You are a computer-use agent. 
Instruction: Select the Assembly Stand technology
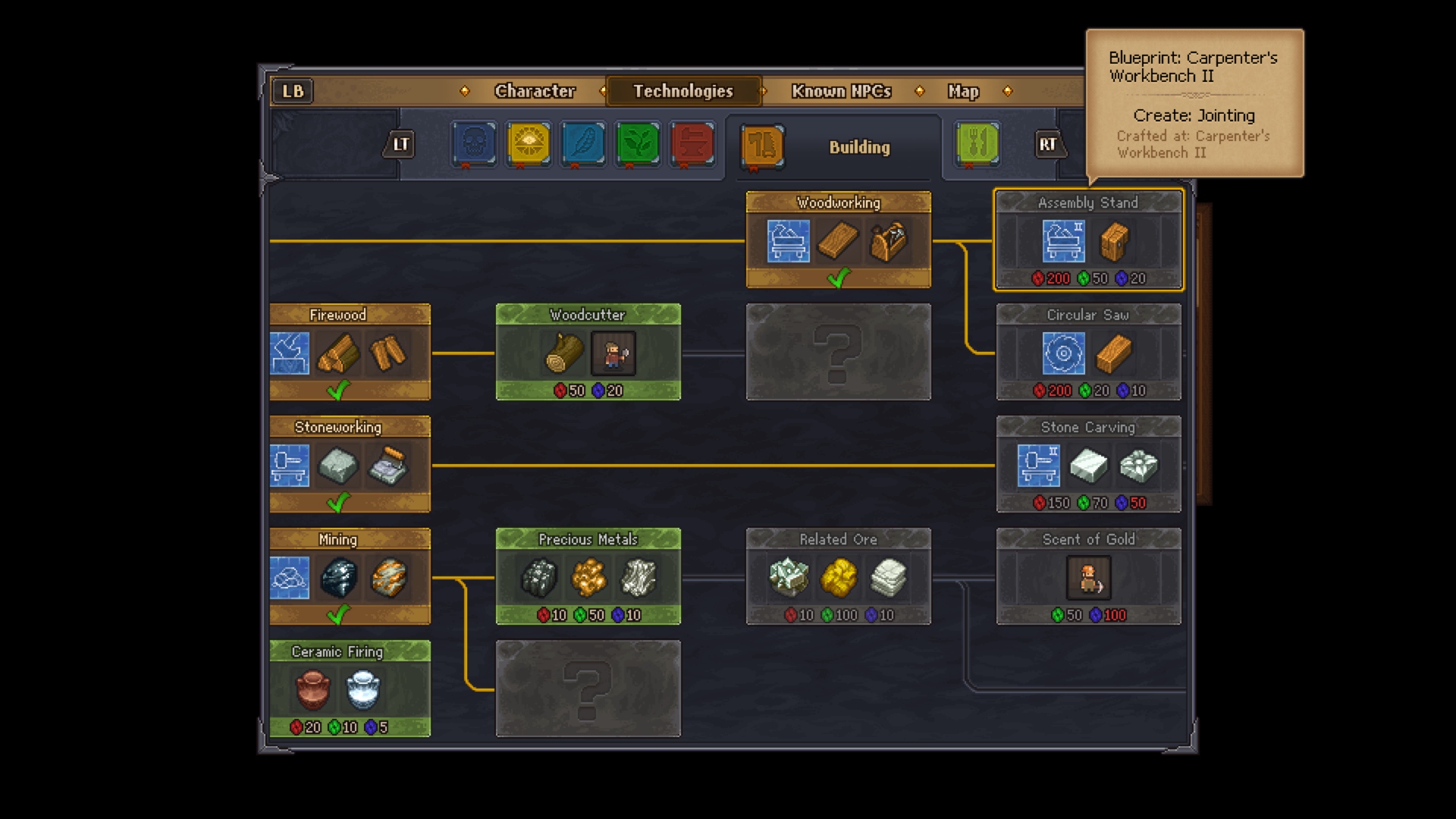click(x=1088, y=240)
